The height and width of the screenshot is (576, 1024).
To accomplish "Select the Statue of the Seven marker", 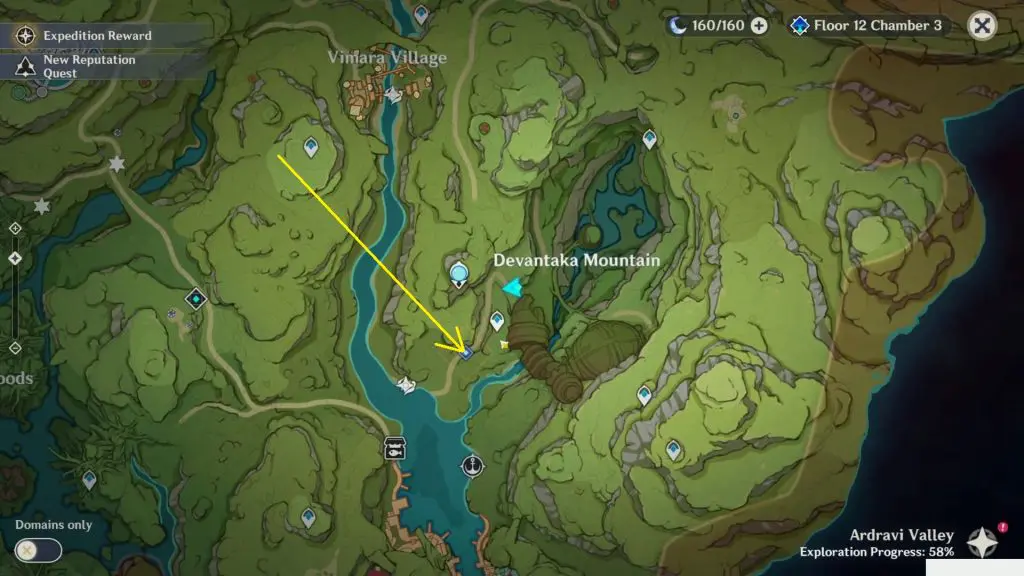I will tap(459, 271).
